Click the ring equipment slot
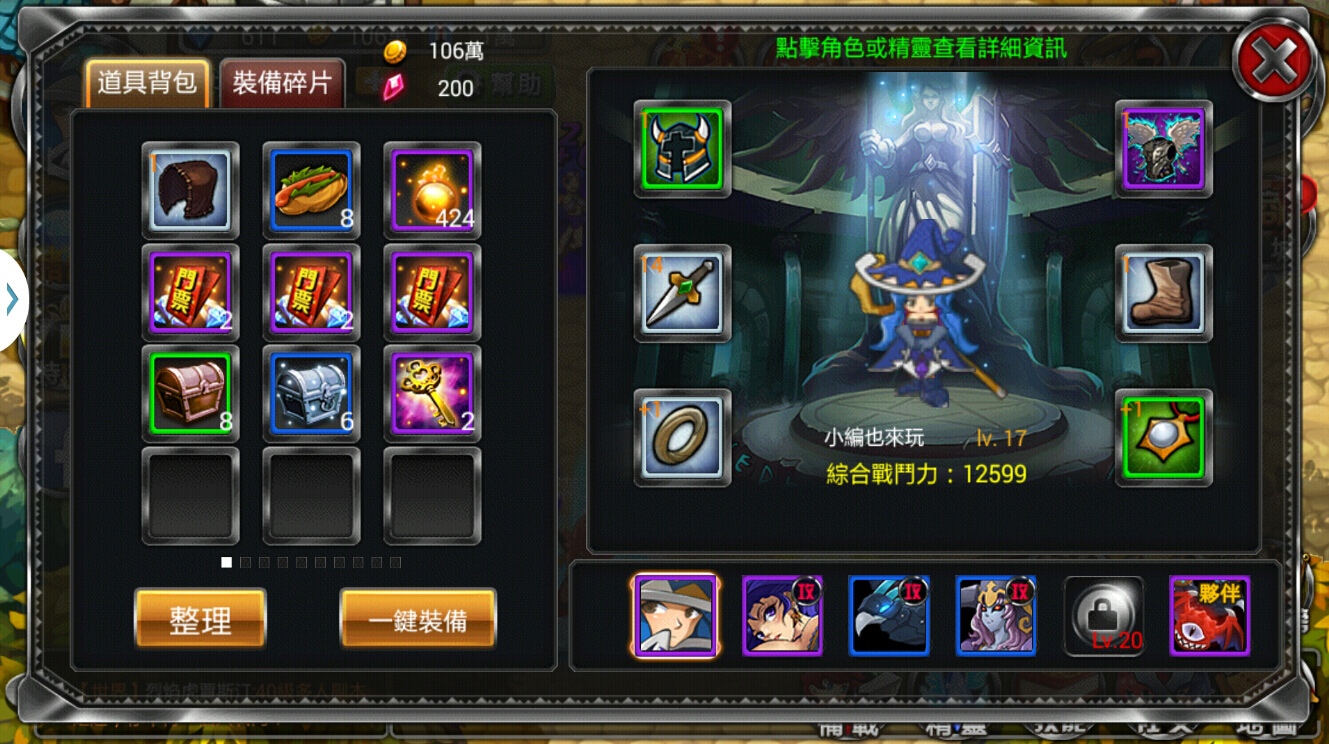Screen dimensions: 1329x744 [681, 437]
